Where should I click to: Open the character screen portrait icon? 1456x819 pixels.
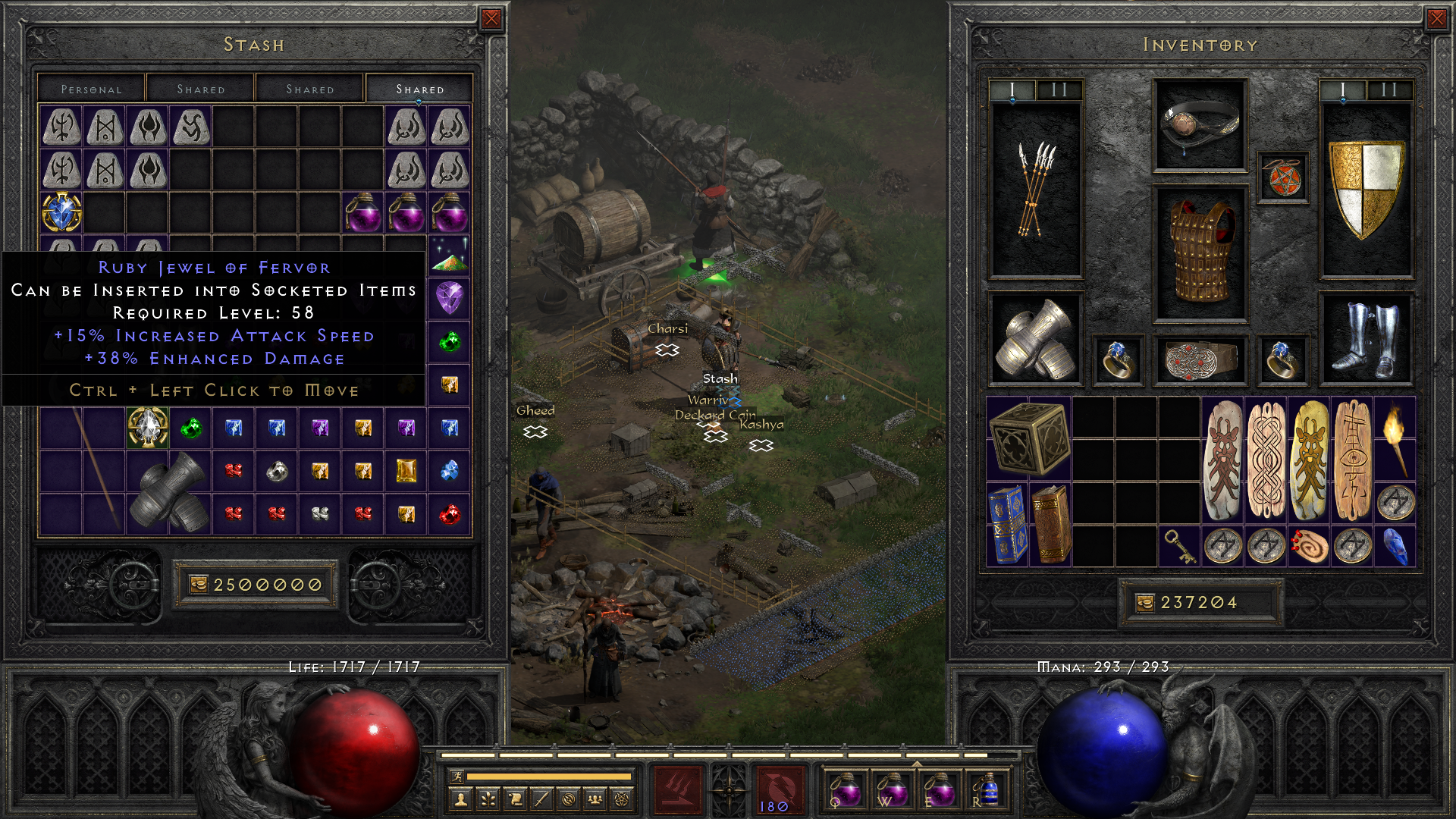(460, 798)
